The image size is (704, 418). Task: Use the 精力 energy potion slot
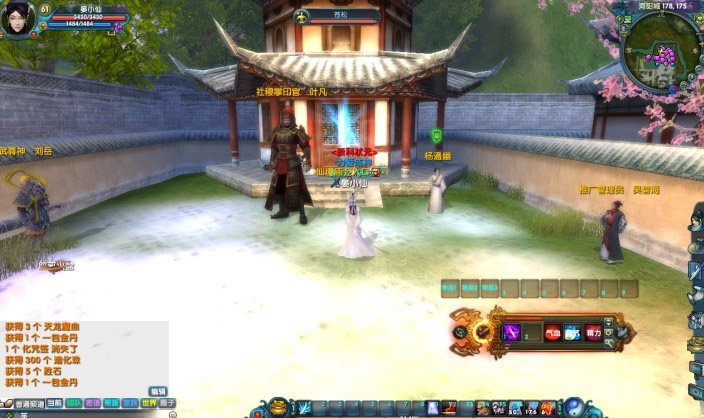pyautogui.click(x=594, y=333)
